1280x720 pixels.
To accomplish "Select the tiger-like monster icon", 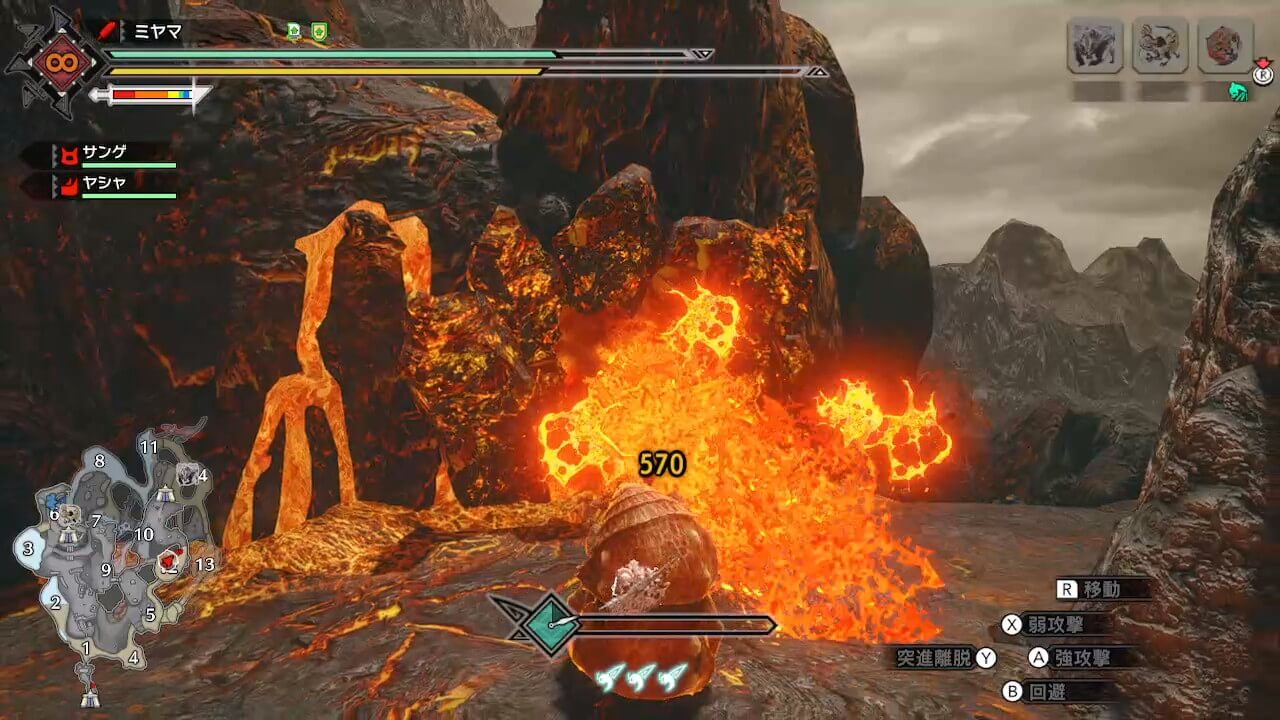I will 1159,46.
